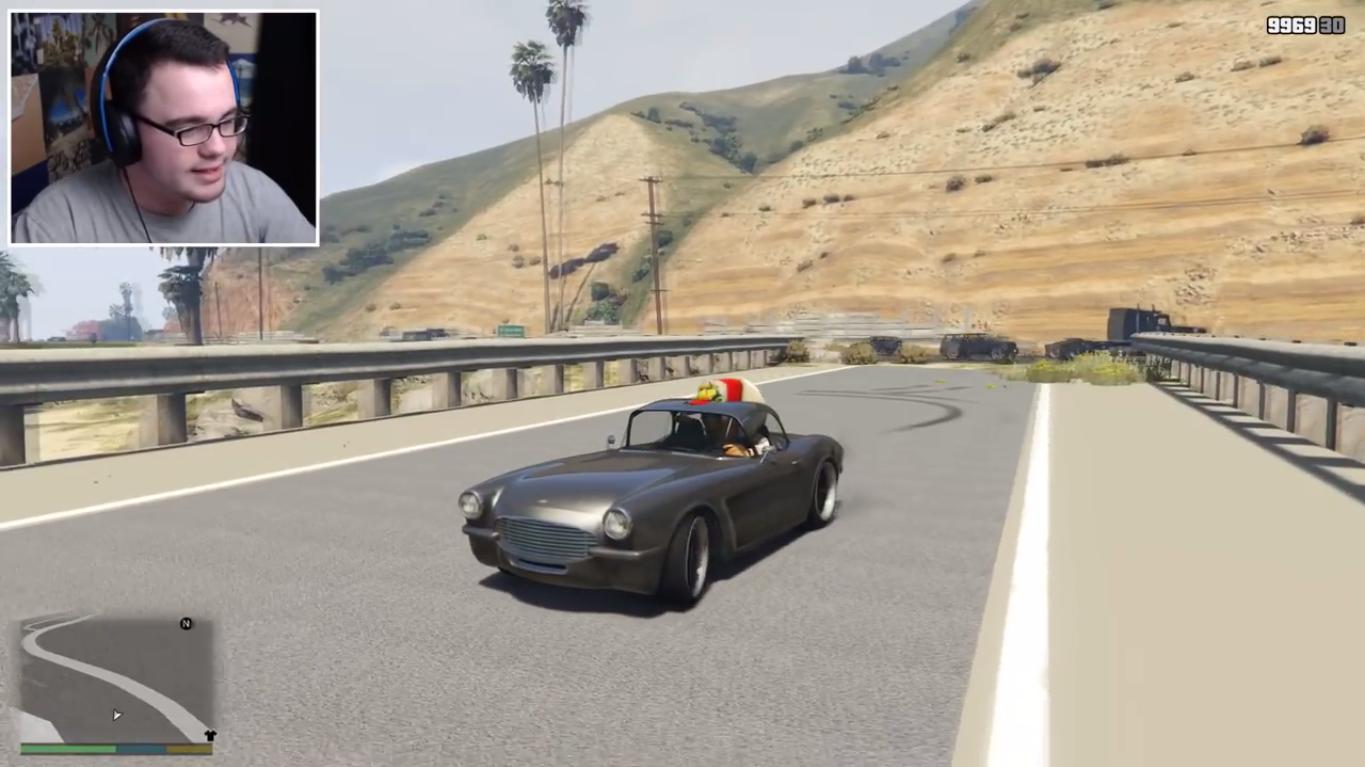Click the streamer webcam overlay
Screen dimensions: 1365x767
pos(164,128)
